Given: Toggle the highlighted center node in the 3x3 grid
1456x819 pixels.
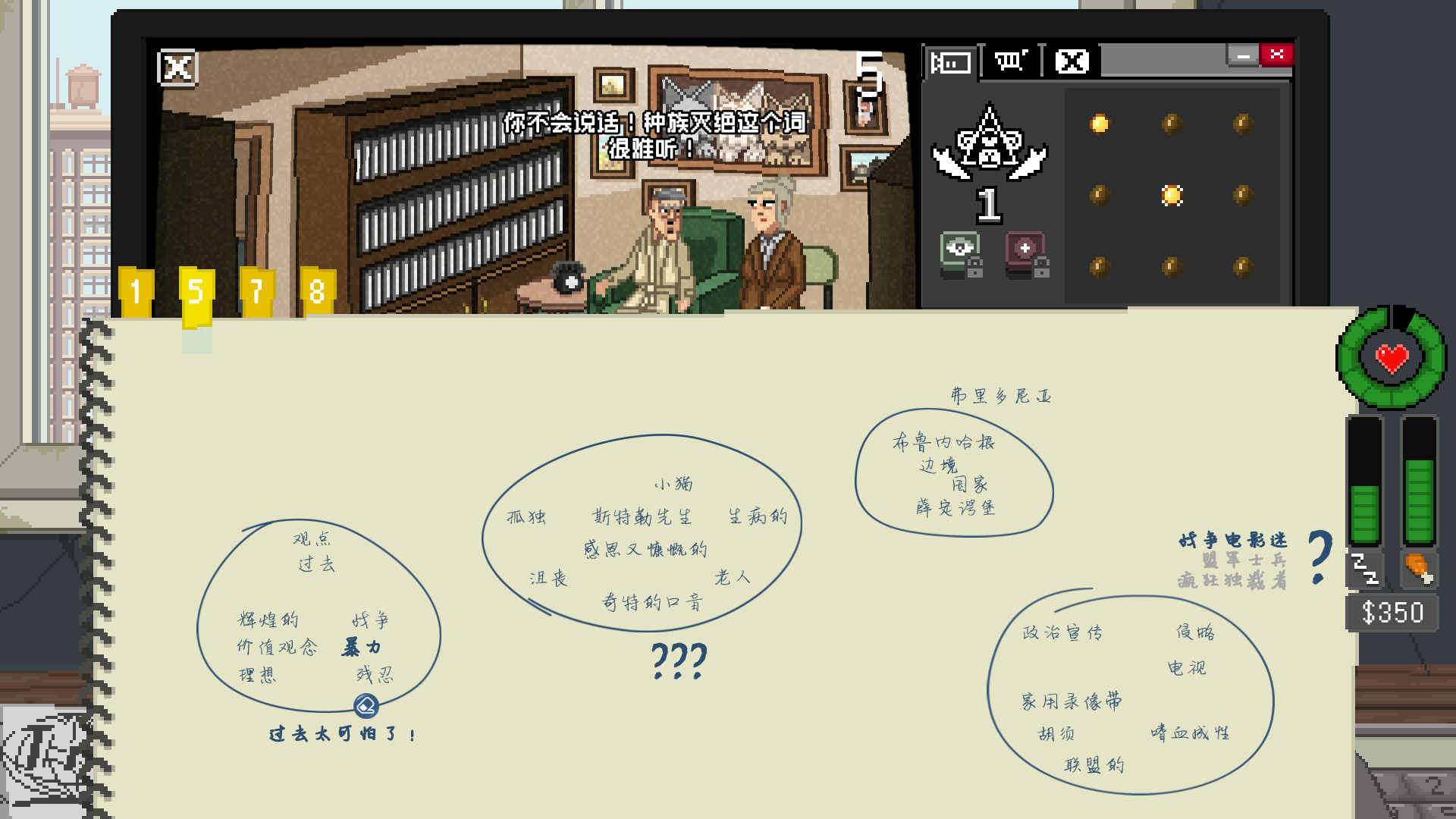Looking at the screenshot, I should click(1173, 195).
